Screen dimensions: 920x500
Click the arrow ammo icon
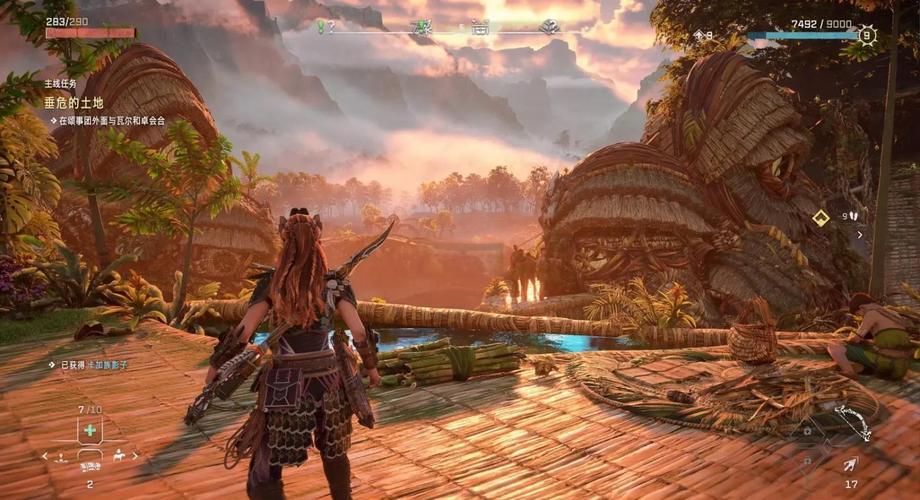(849, 464)
